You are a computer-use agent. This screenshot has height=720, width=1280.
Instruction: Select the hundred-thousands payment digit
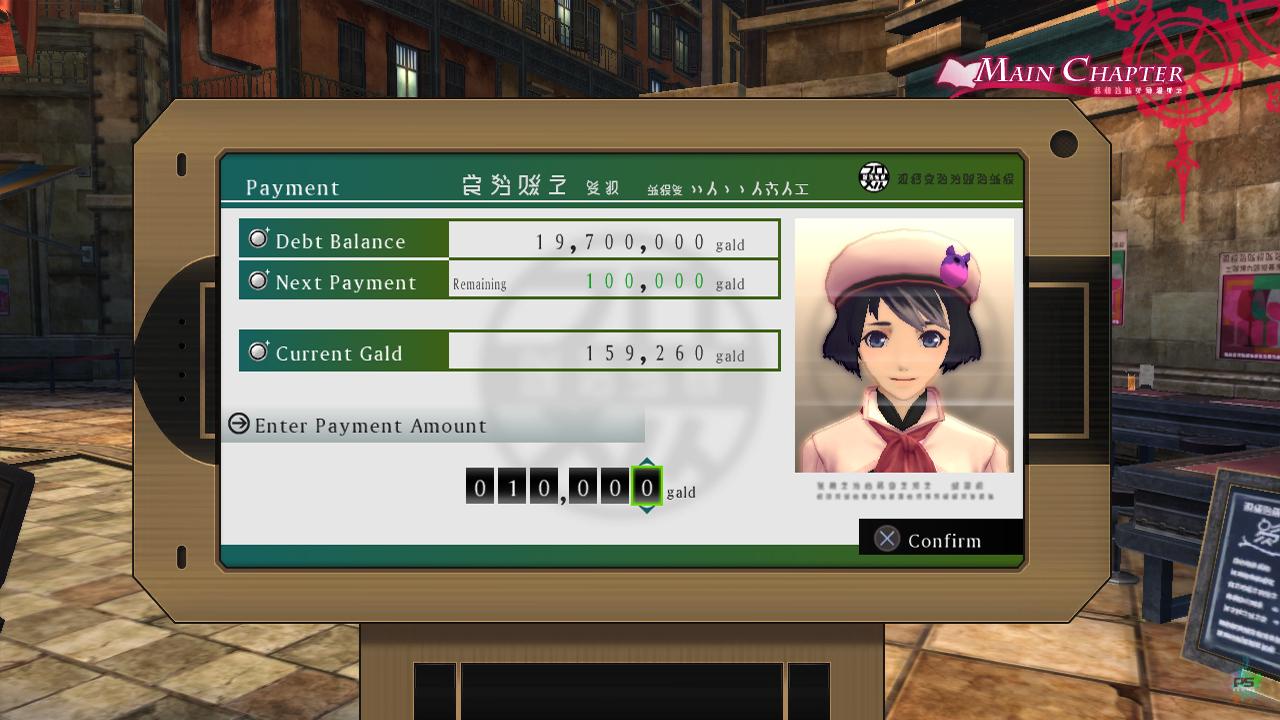pos(480,487)
